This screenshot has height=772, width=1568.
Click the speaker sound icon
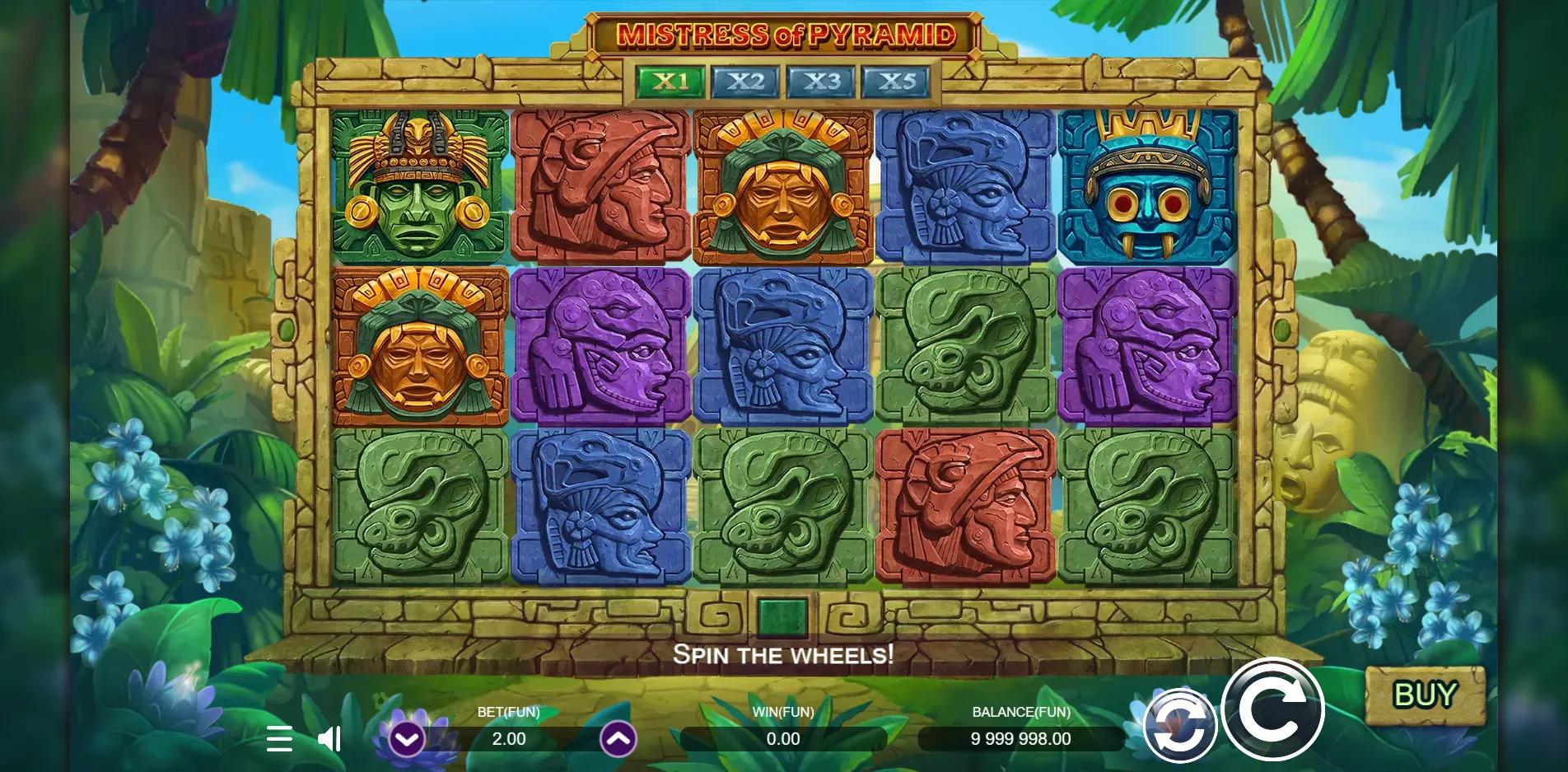pyautogui.click(x=329, y=740)
